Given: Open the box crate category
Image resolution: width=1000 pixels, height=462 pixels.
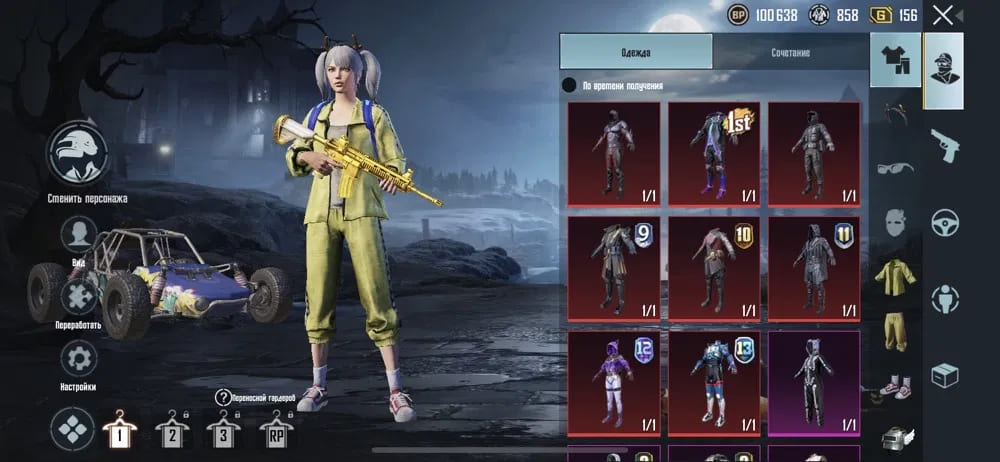Looking at the screenshot, I should [944, 375].
